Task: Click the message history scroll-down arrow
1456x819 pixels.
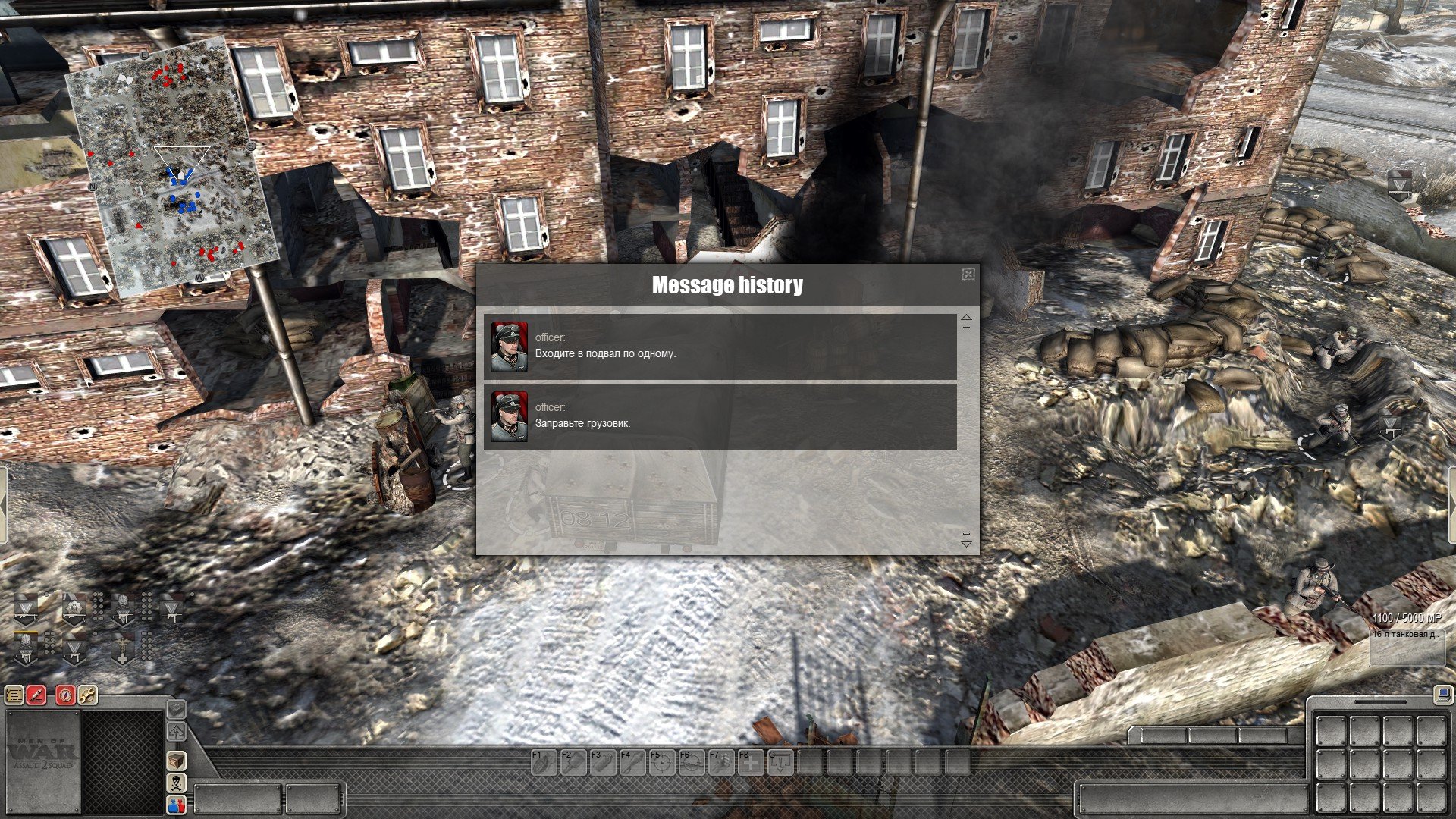Action: 966,543
